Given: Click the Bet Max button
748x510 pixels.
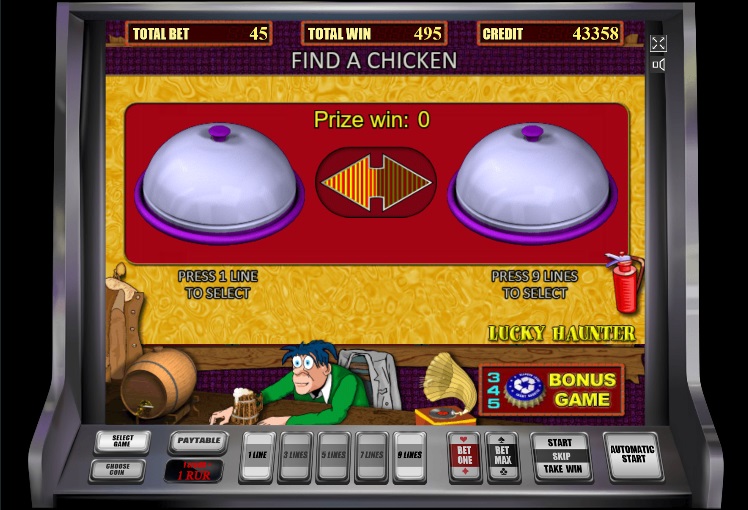Looking at the screenshot, I should [502, 457].
